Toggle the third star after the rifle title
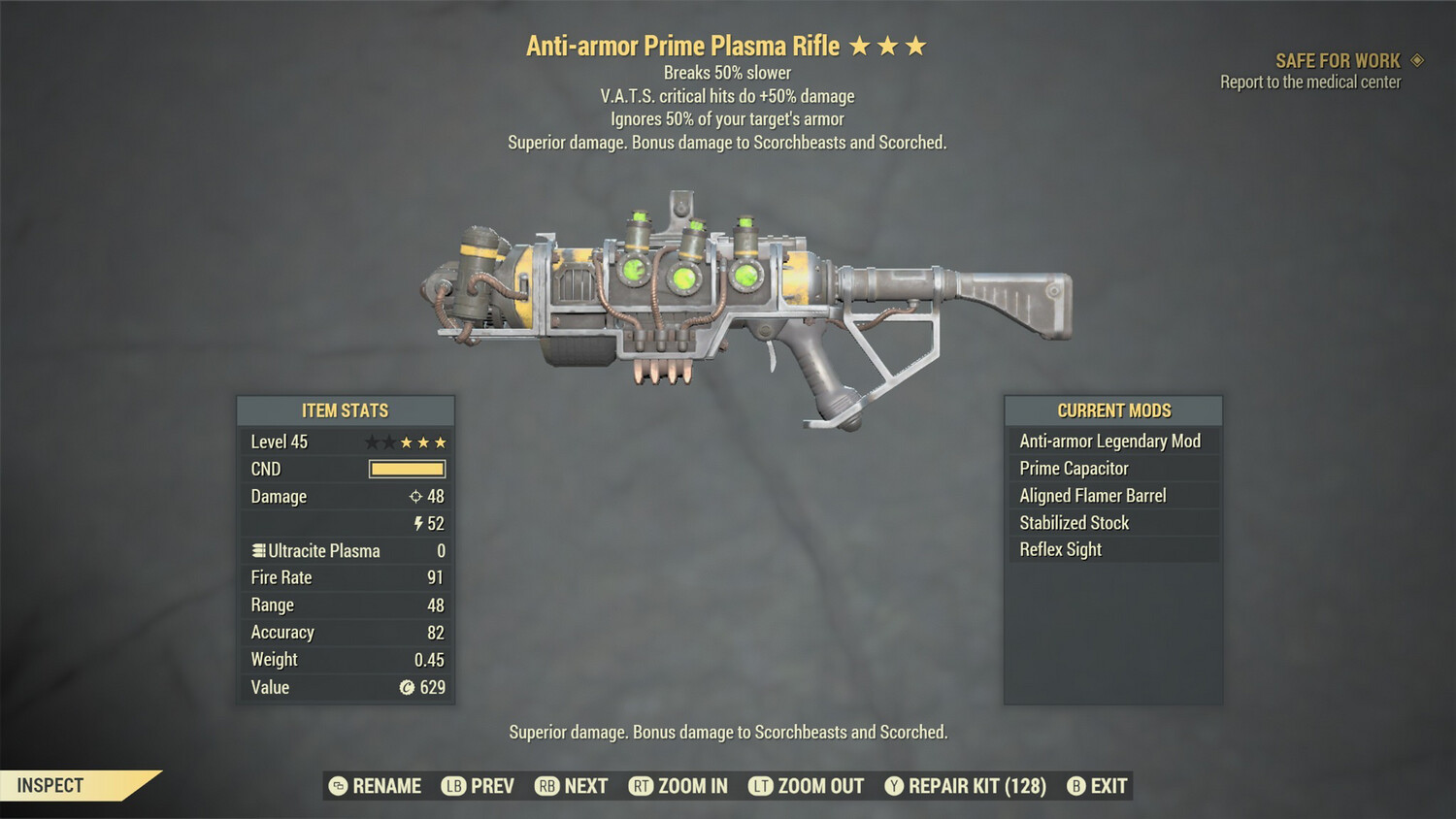 (x=915, y=45)
